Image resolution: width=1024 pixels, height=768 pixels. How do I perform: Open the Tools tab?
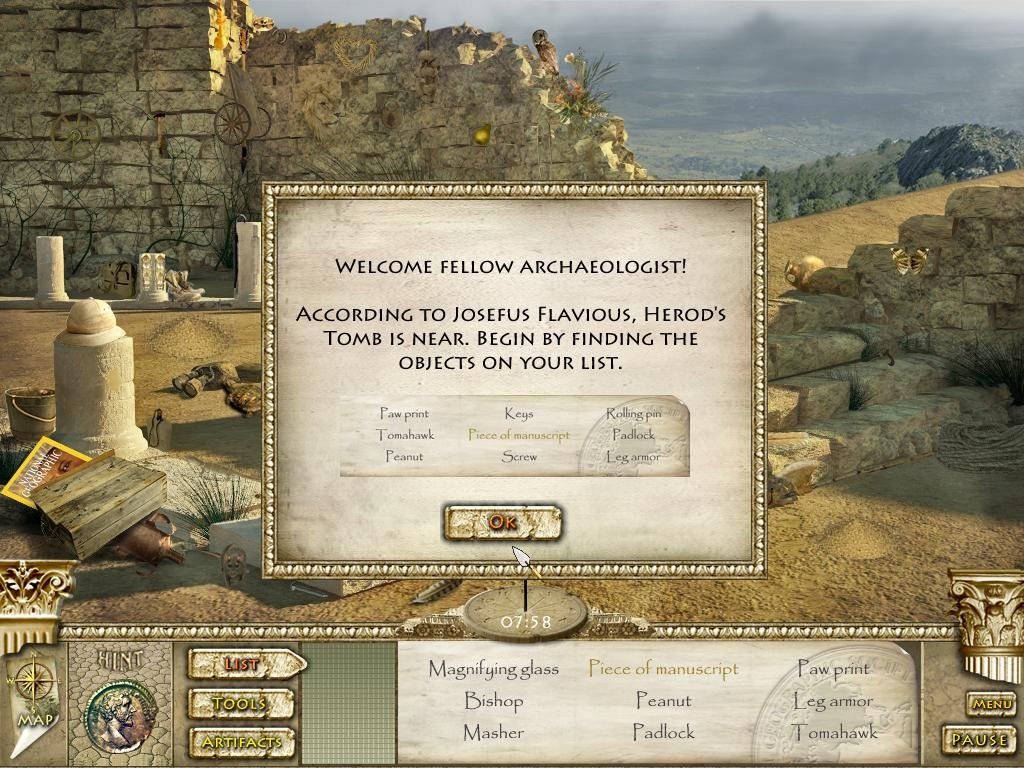point(240,704)
